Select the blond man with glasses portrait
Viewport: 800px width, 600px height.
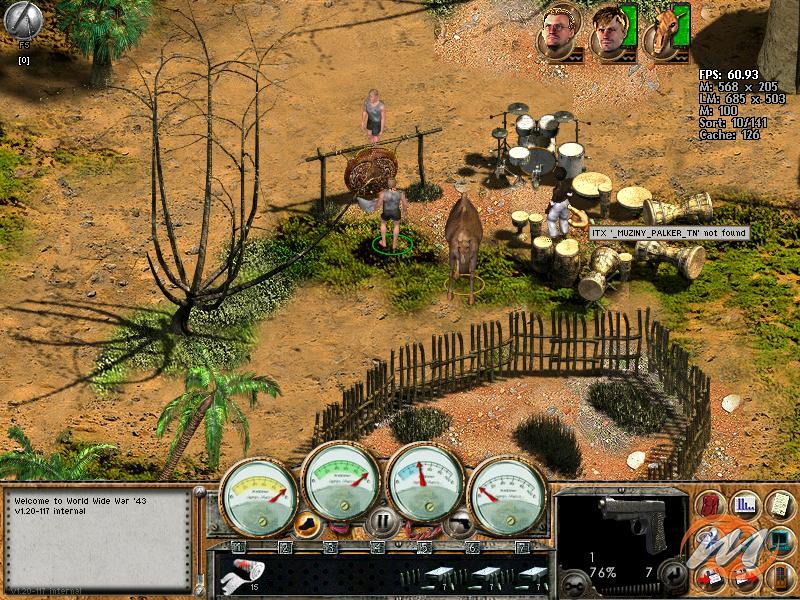pyautogui.click(x=556, y=32)
